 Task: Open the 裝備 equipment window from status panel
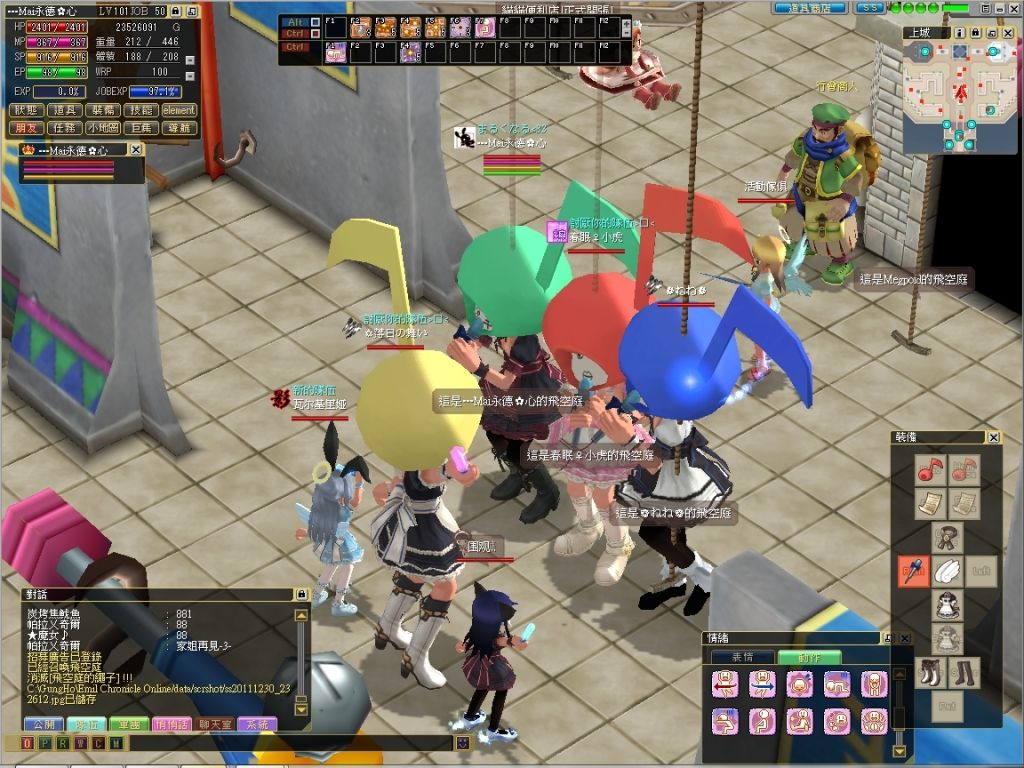(x=103, y=110)
